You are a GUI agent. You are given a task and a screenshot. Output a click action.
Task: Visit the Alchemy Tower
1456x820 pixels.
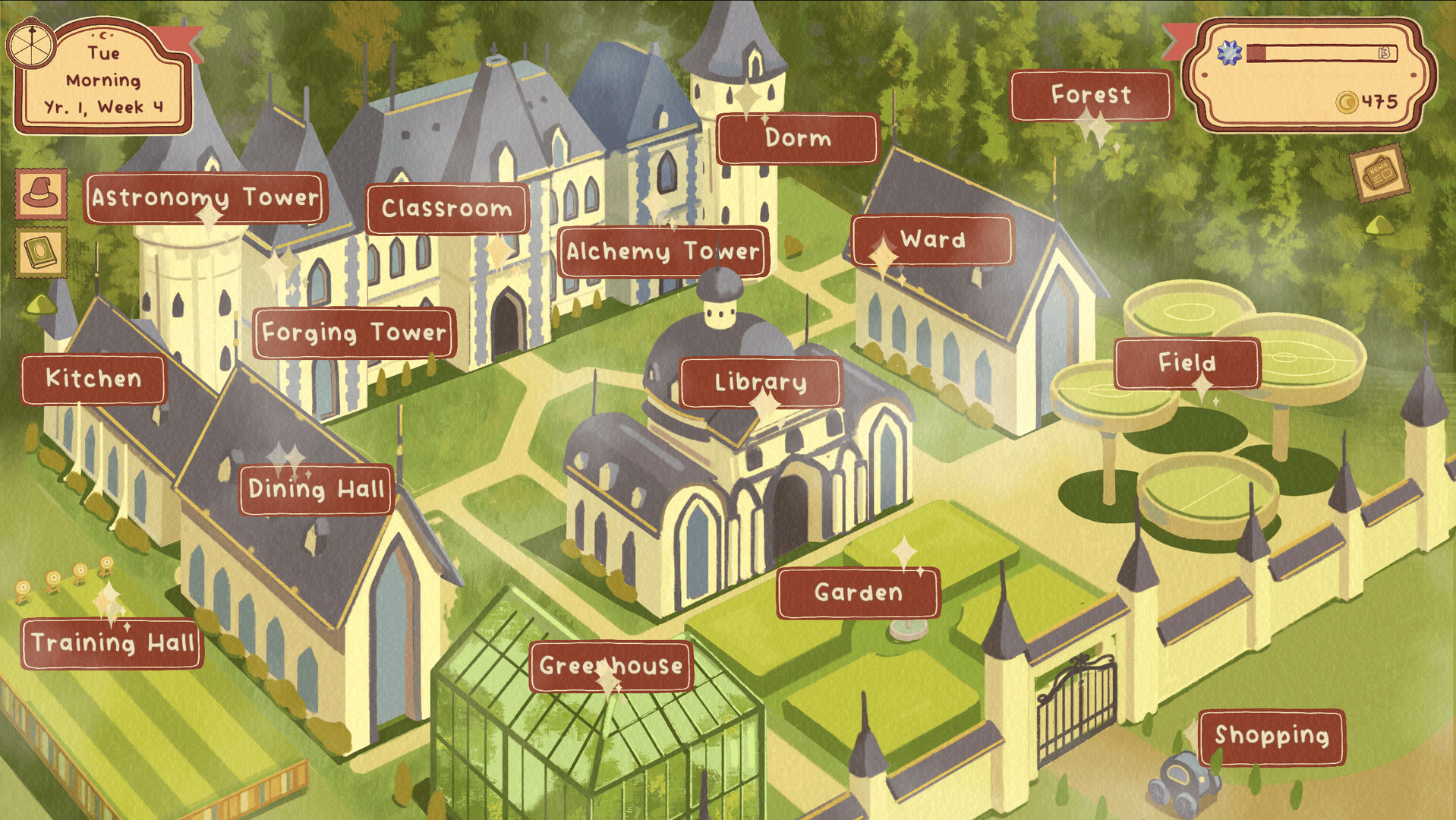tap(664, 252)
